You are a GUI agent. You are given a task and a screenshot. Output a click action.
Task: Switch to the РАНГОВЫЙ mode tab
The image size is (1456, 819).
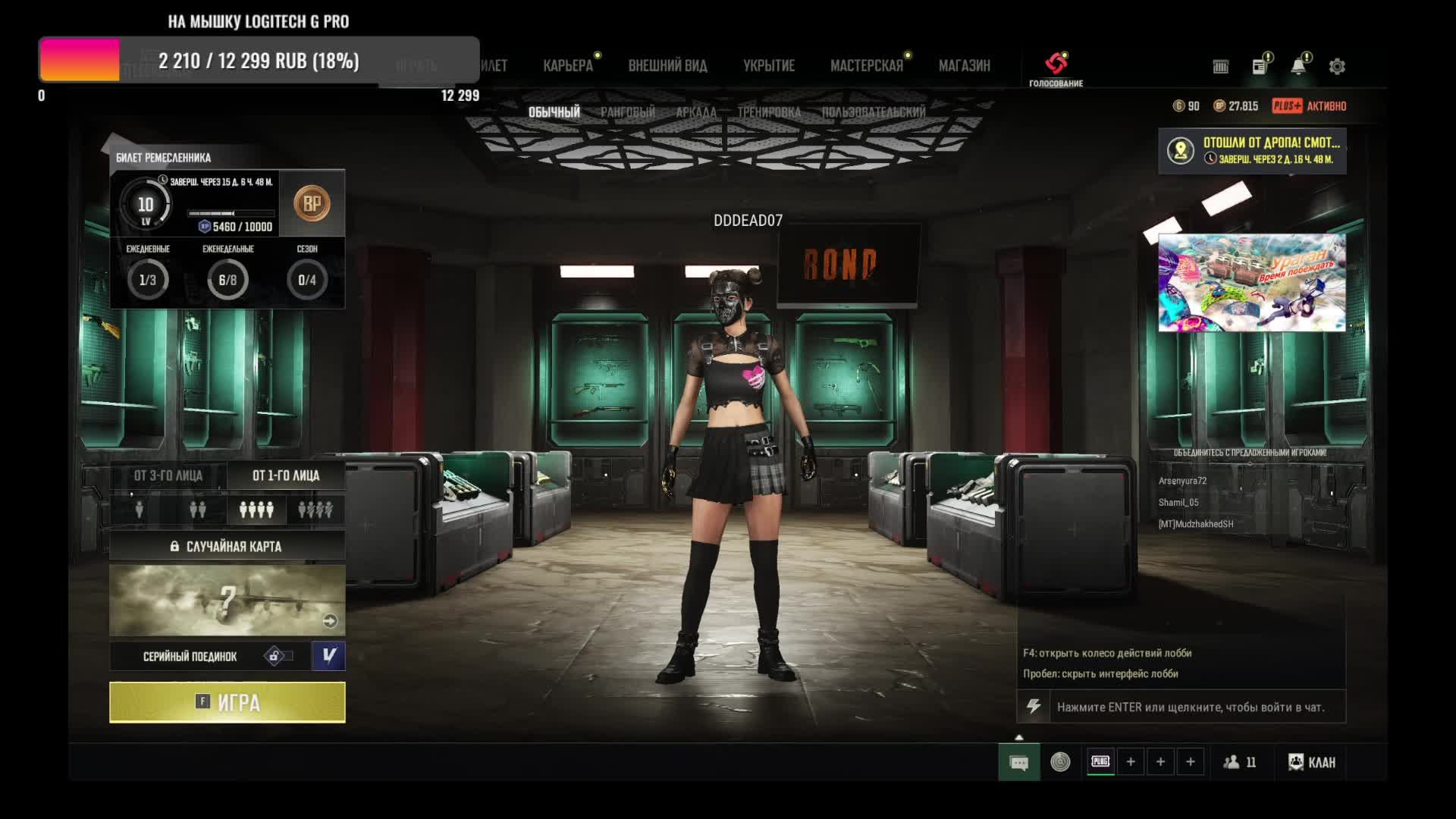[x=628, y=112]
